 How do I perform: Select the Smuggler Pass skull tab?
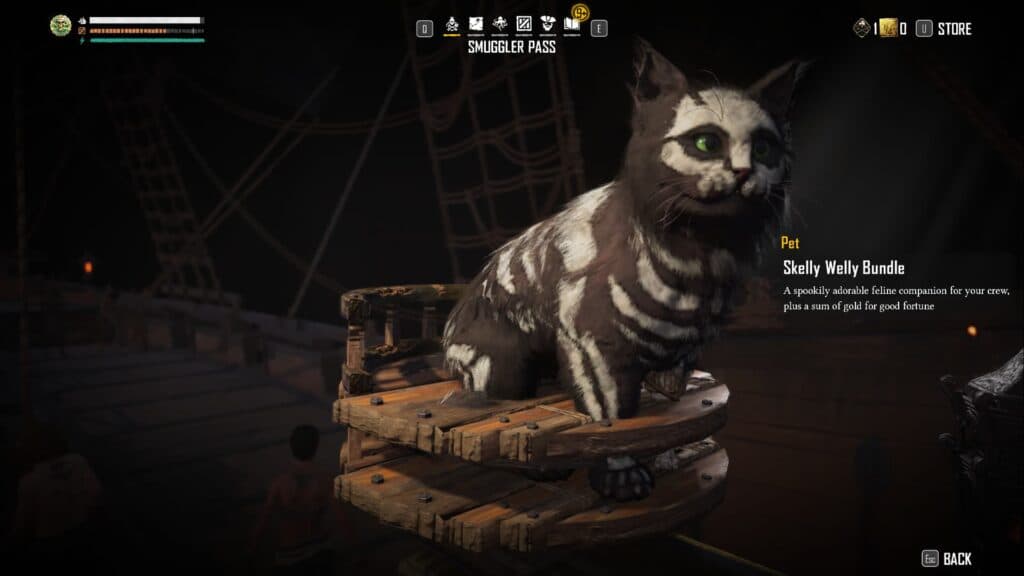(451, 24)
